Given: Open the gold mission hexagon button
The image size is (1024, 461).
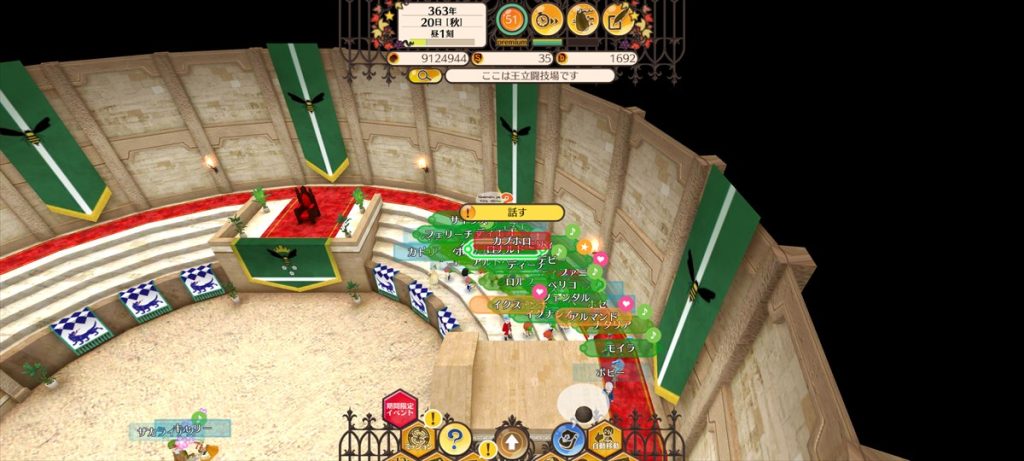Looking at the screenshot, I should coord(418,438).
